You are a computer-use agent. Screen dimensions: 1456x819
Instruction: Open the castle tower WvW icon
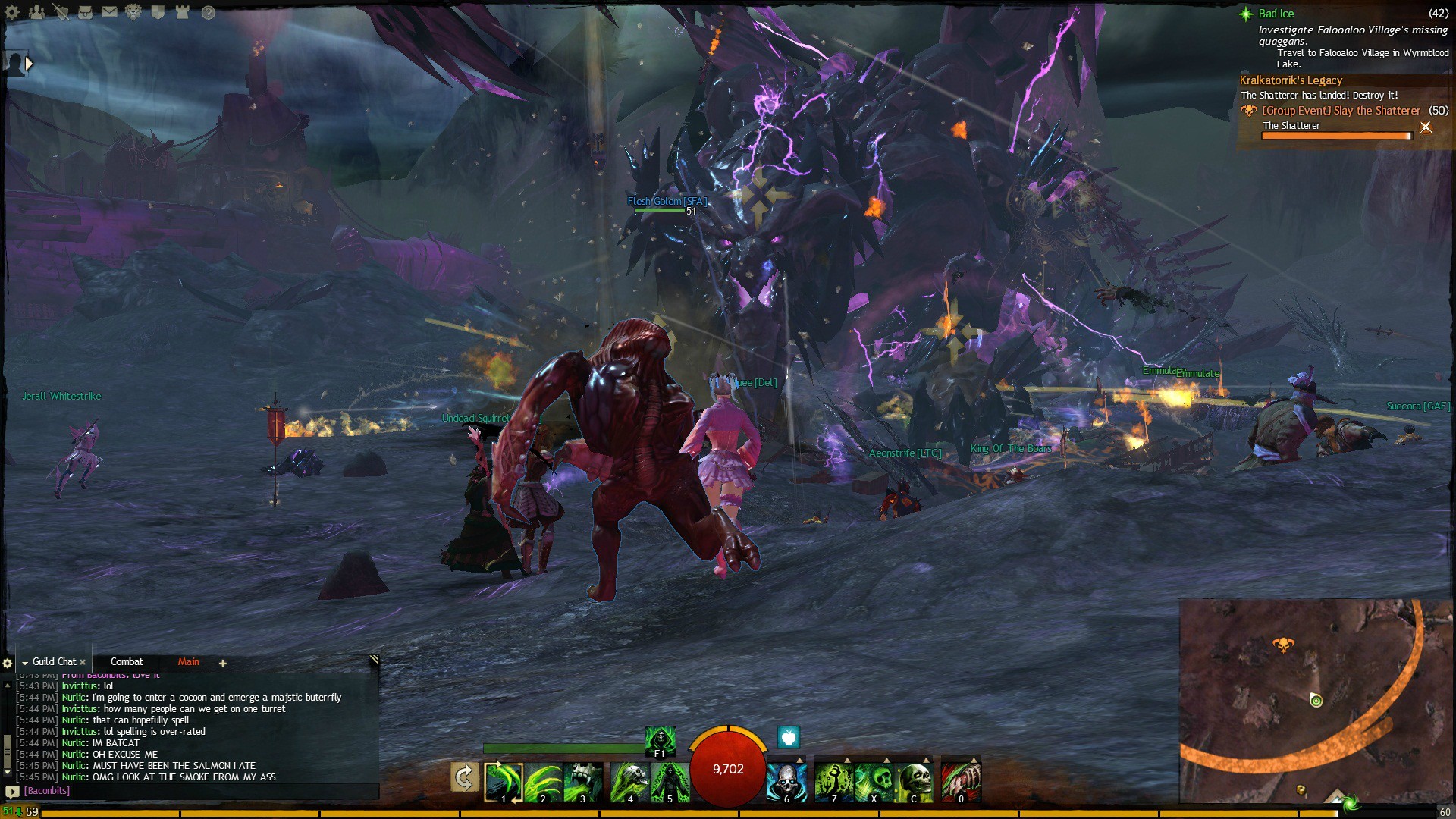point(182,12)
